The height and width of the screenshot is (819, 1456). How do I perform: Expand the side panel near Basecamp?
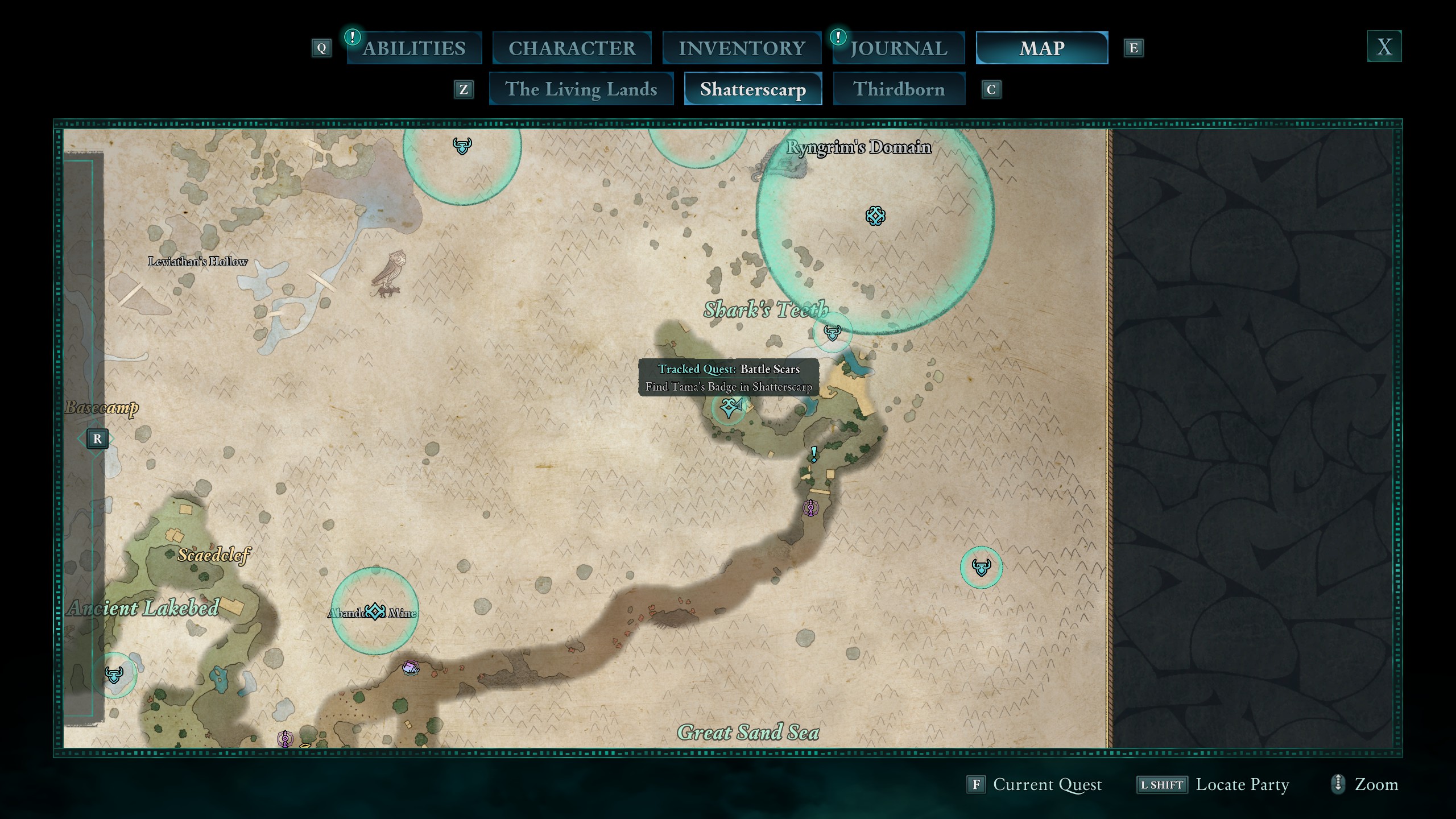[x=97, y=439]
